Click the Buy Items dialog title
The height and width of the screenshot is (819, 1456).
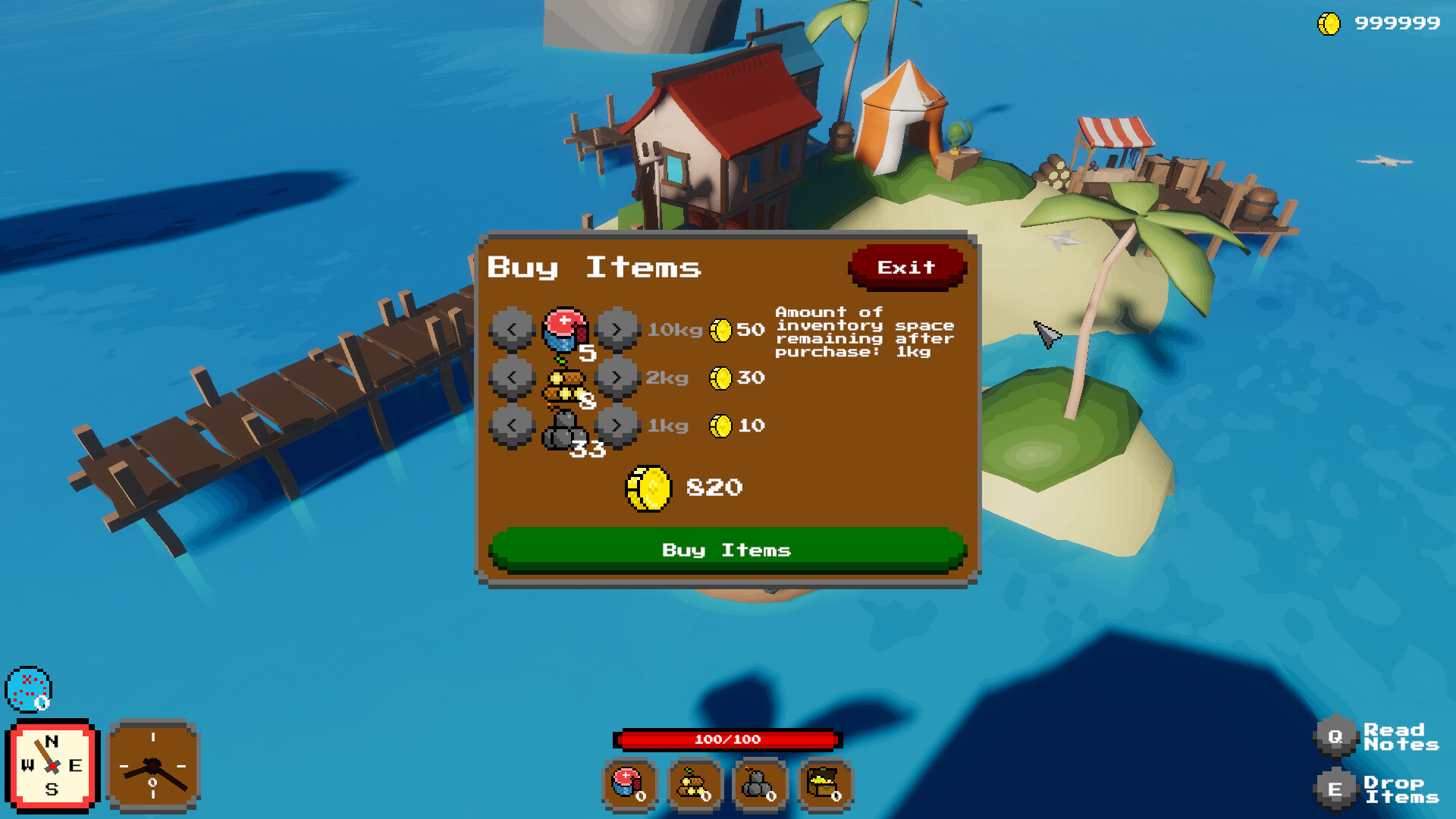(594, 267)
